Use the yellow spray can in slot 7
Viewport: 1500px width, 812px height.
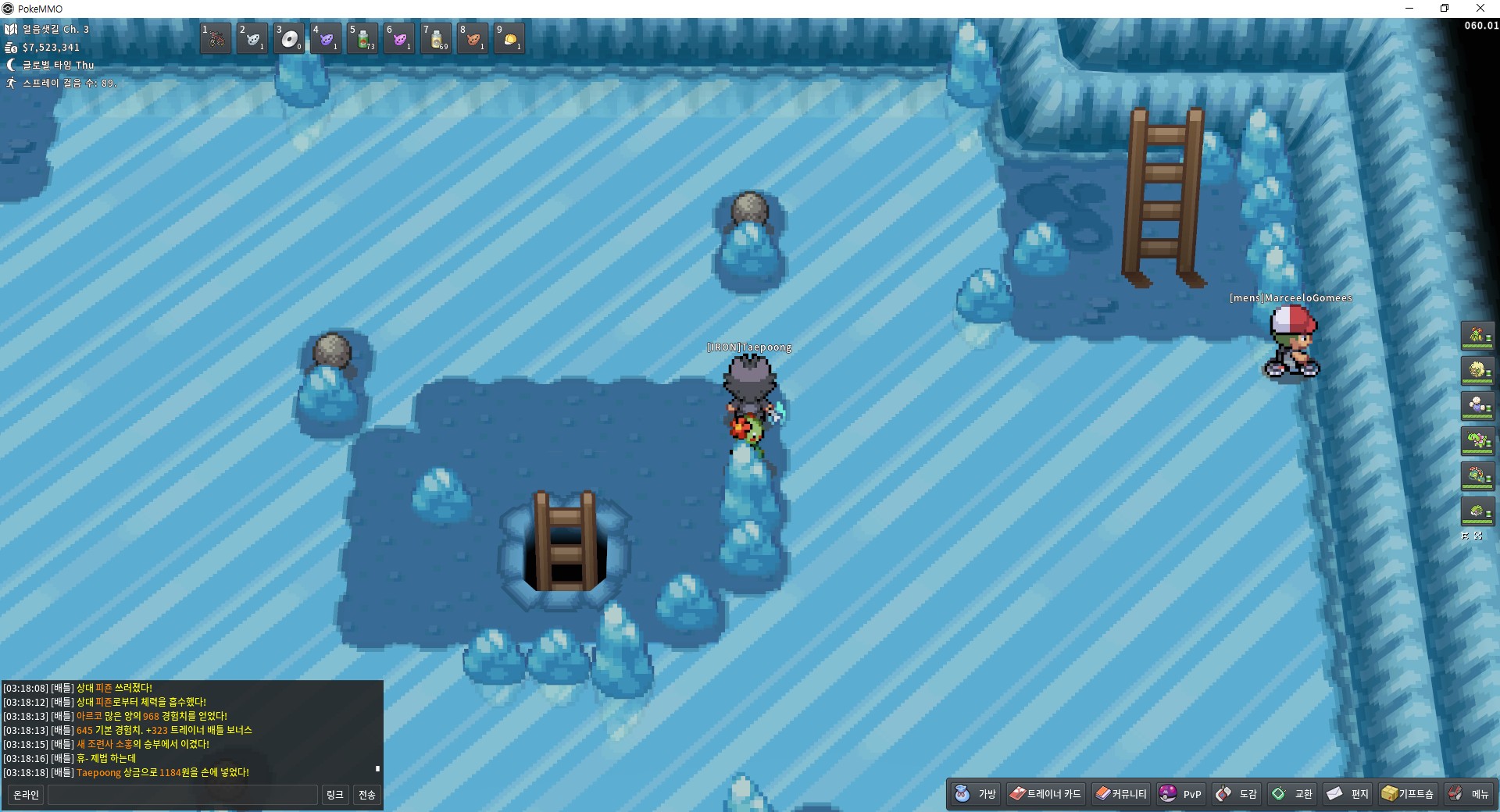436,38
